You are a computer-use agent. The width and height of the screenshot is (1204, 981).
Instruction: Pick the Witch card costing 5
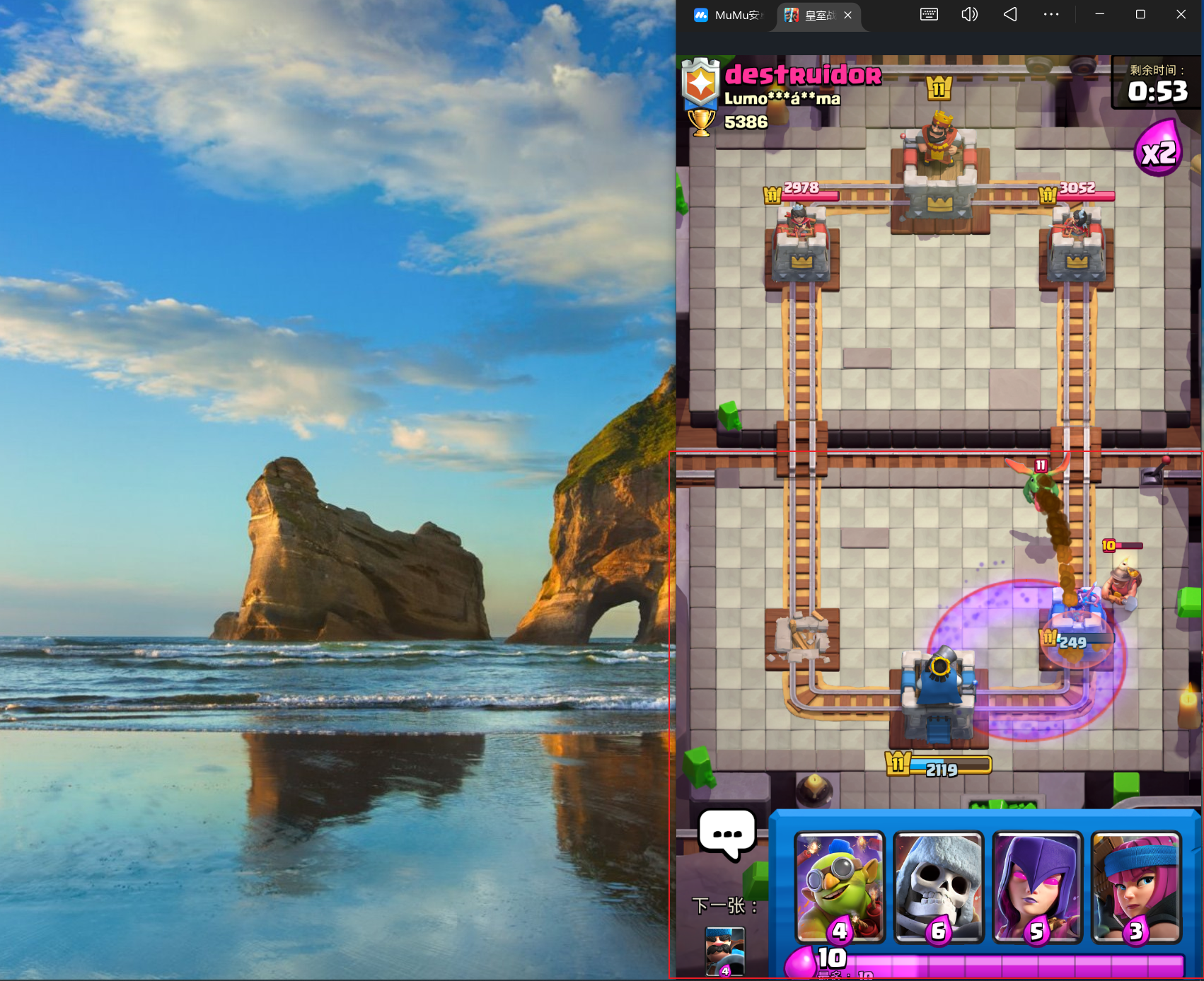tap(1037, 887)
